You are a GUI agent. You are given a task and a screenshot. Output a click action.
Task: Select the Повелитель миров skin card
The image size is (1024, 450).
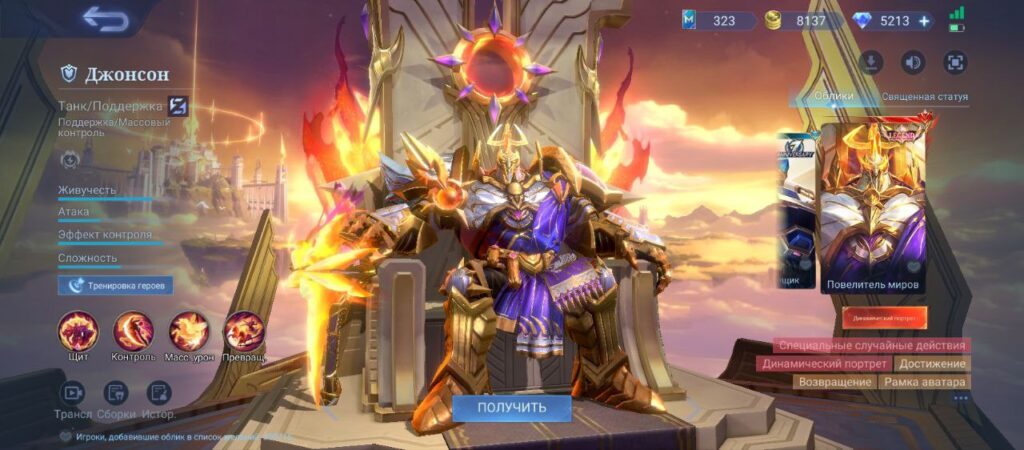click(873, 208)
